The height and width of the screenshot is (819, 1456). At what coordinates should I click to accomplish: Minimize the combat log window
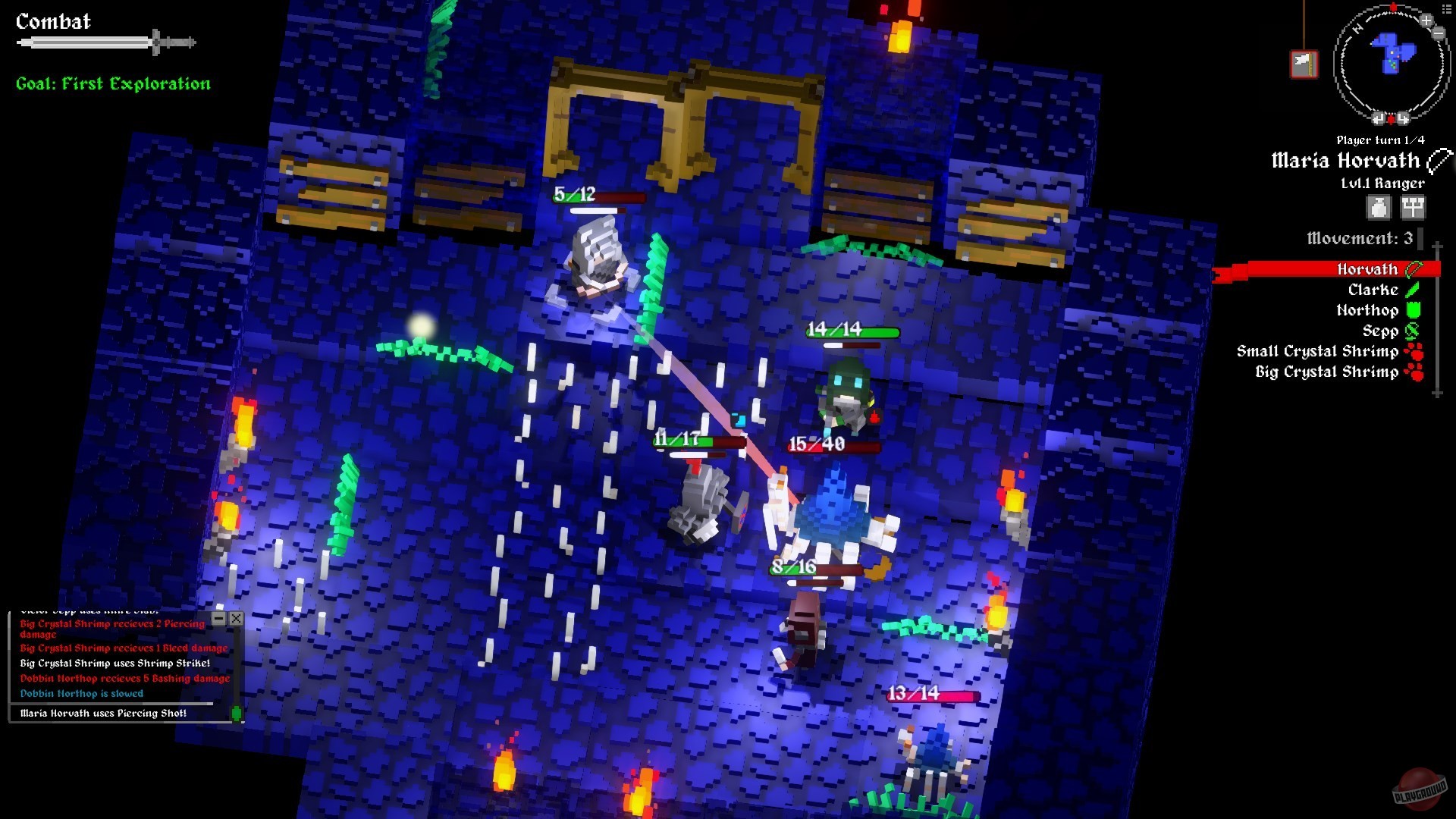[220, 619]
